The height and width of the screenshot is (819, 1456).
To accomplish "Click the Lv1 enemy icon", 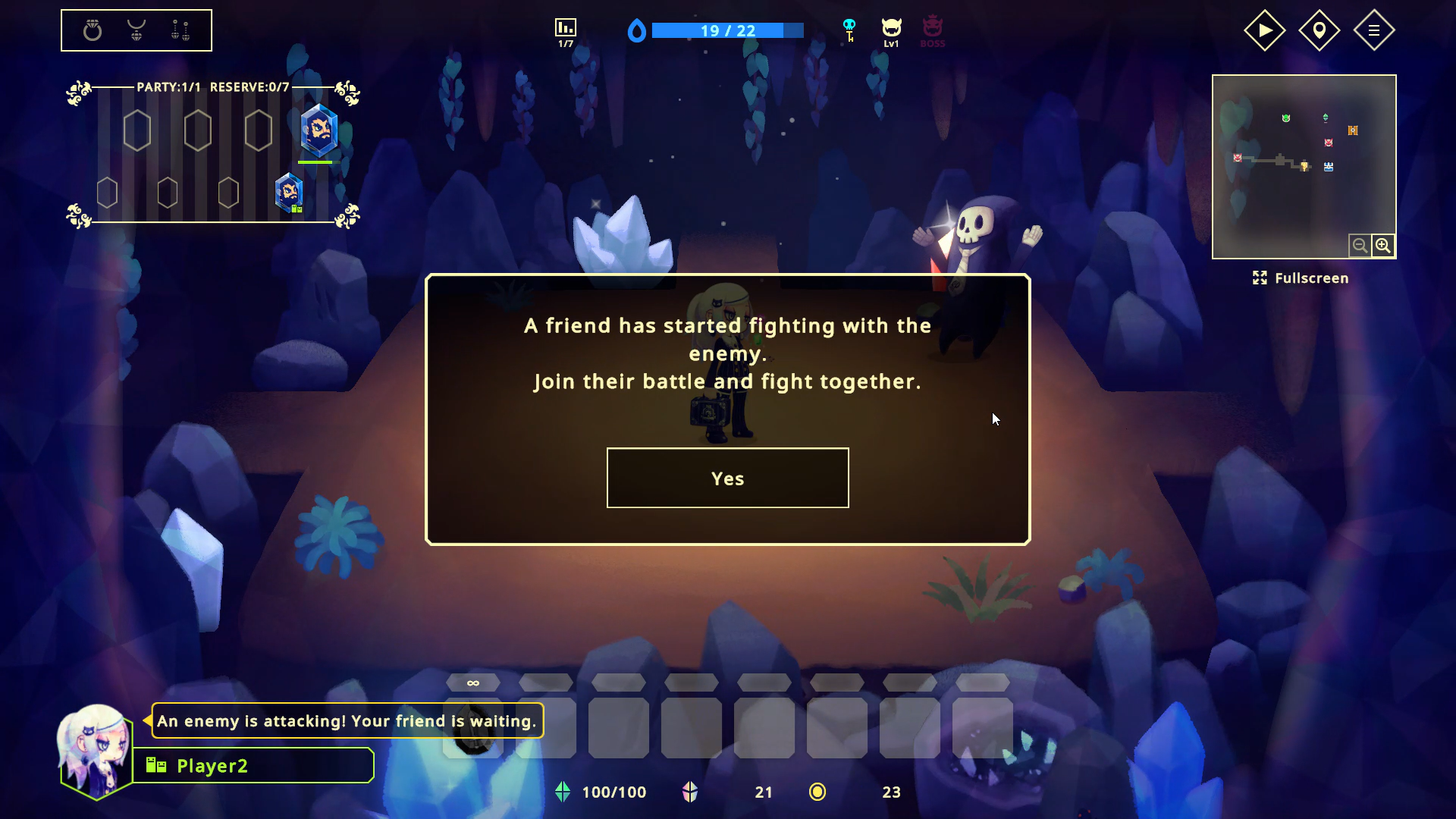I will (891, 30).
